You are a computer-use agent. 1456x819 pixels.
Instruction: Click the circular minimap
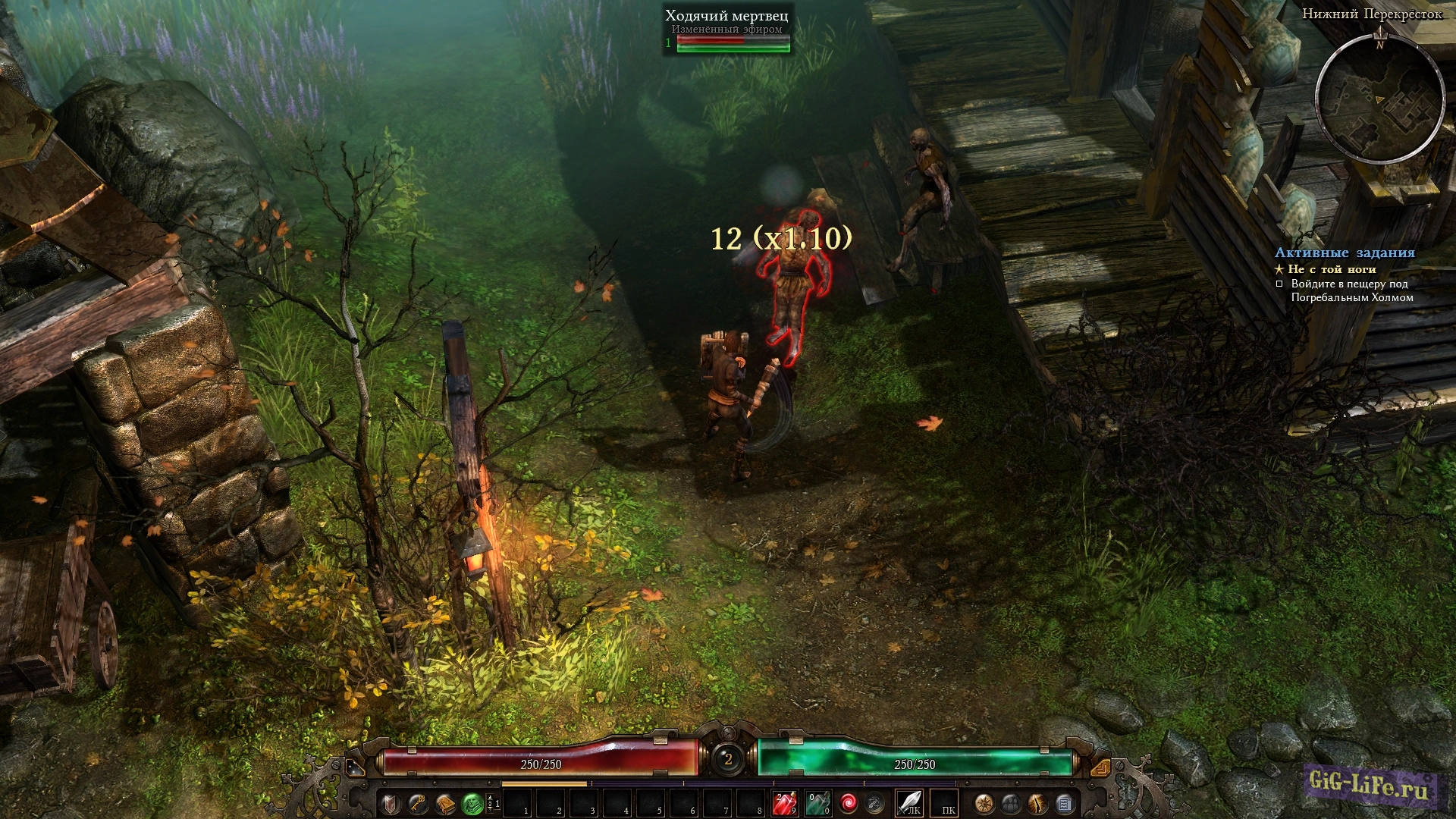(x=1379, y=98)
